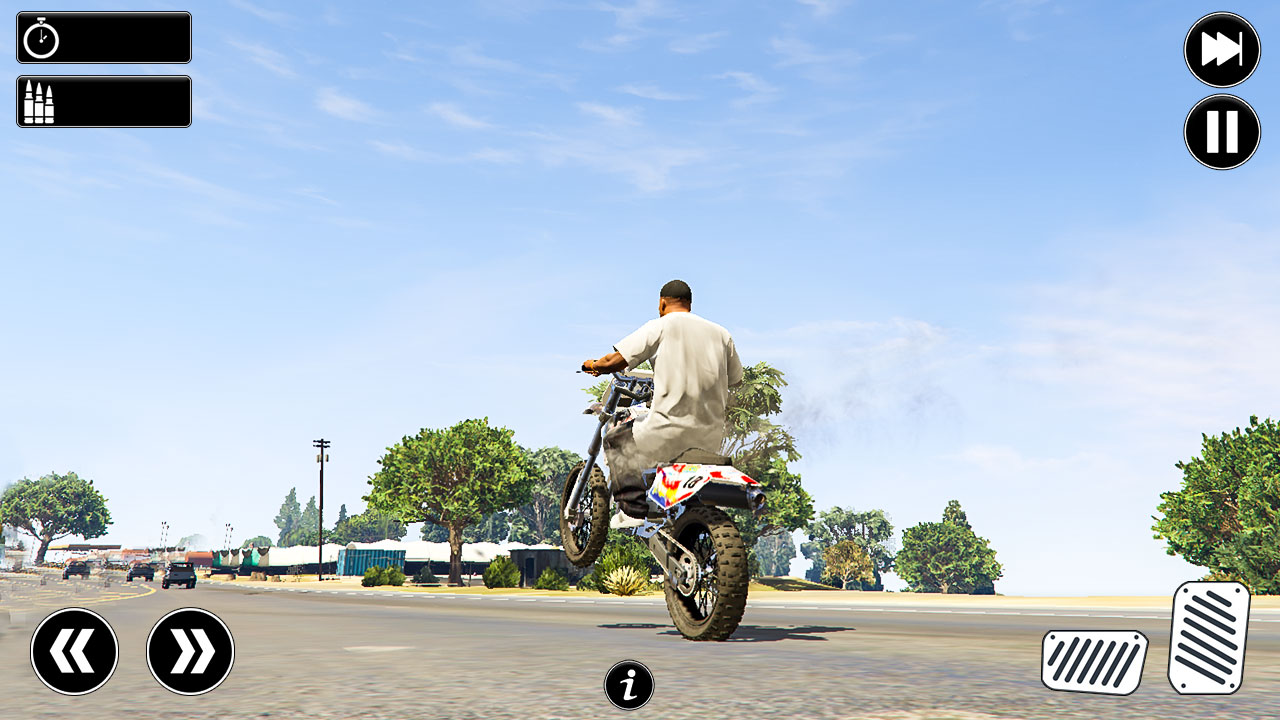Select the pause control below skip button
Viewport: 1280px width, 720px height.
point(1220,131)
